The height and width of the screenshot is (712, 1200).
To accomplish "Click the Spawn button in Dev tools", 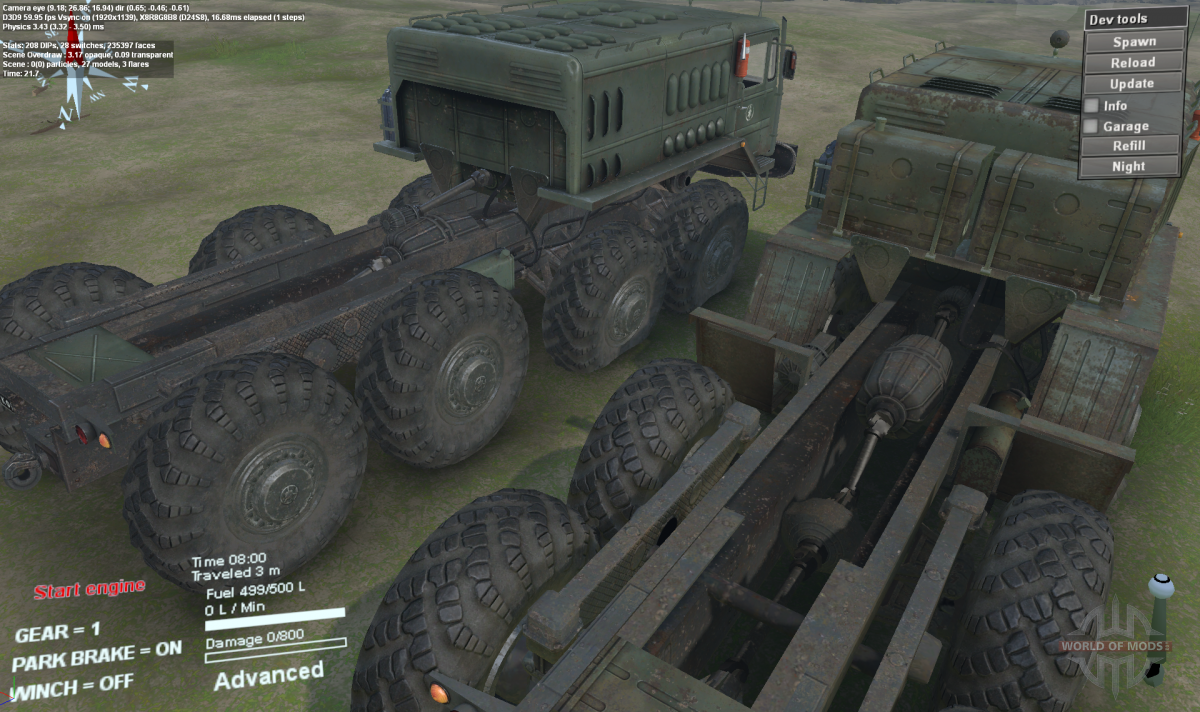I will point(1133,42).
